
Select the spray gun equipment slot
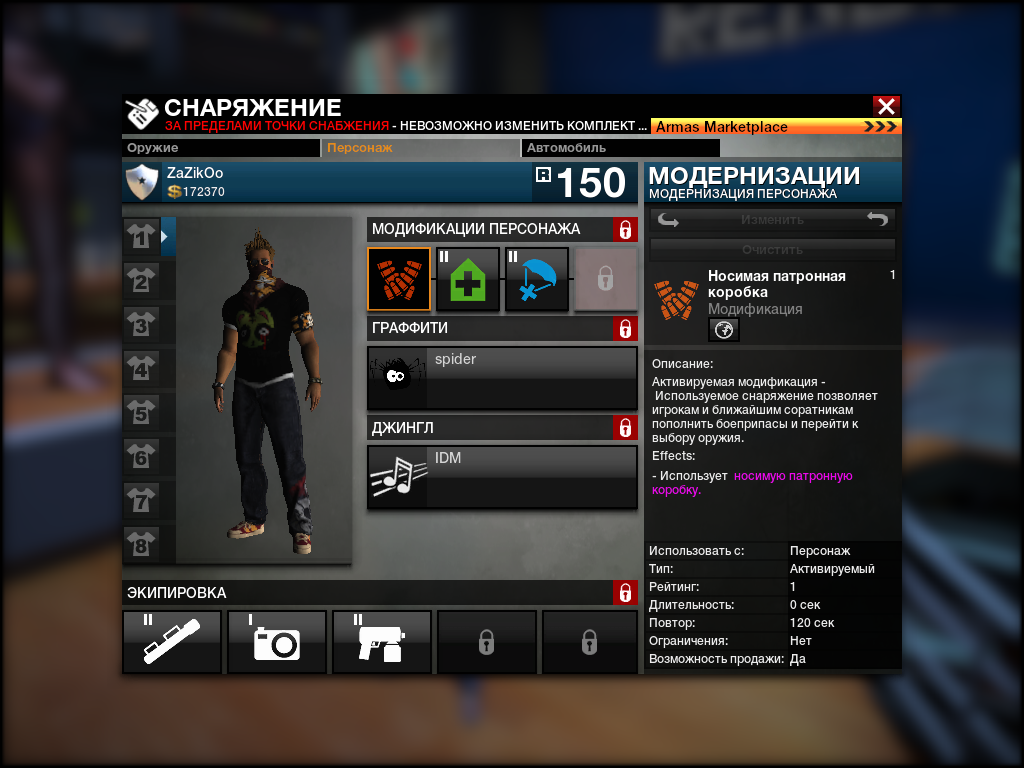pyautogui.click(x=382, y=642)
